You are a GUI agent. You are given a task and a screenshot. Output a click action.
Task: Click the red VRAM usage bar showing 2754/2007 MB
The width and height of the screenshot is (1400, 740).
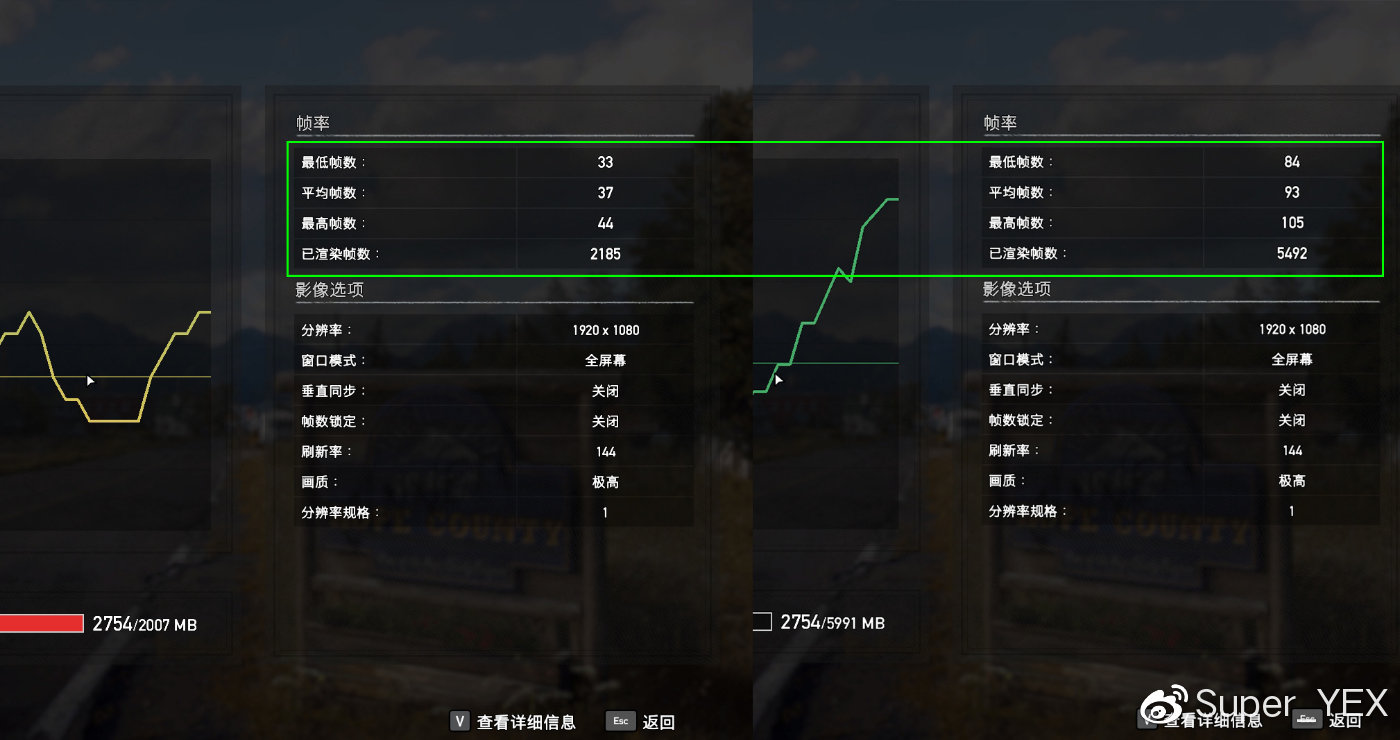(x=42, y=622)
